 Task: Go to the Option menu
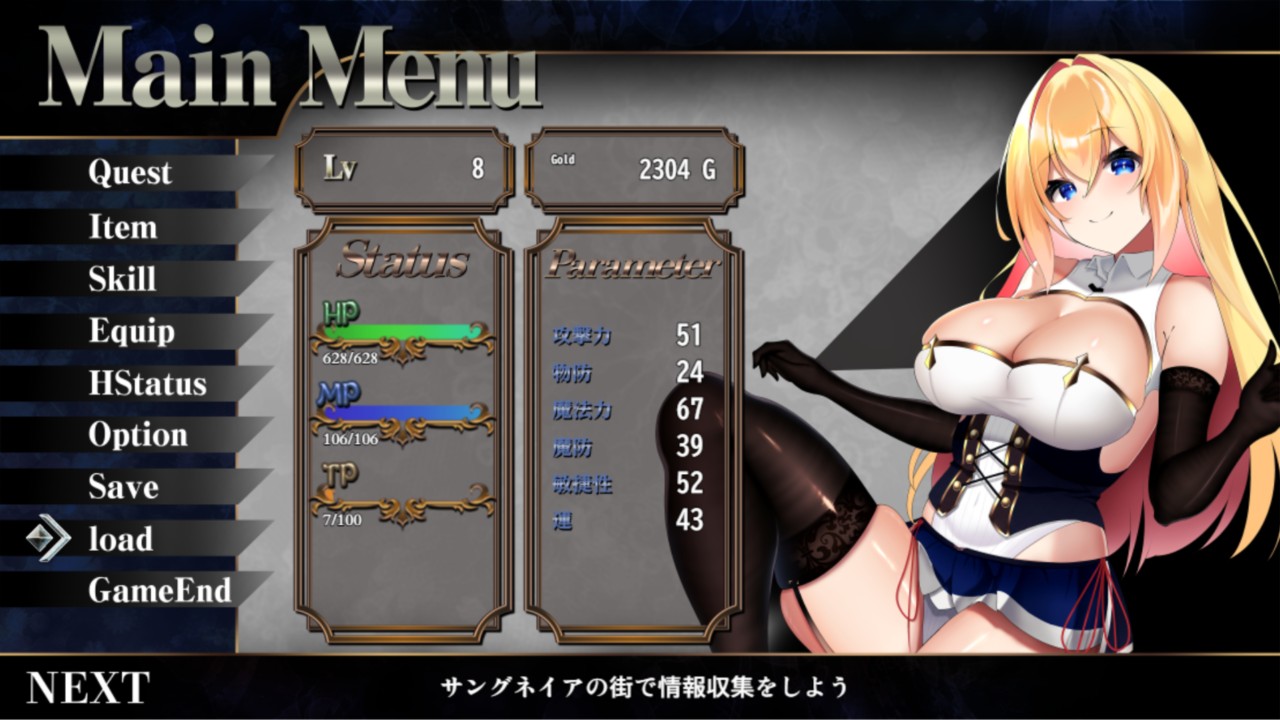point(138,435)
